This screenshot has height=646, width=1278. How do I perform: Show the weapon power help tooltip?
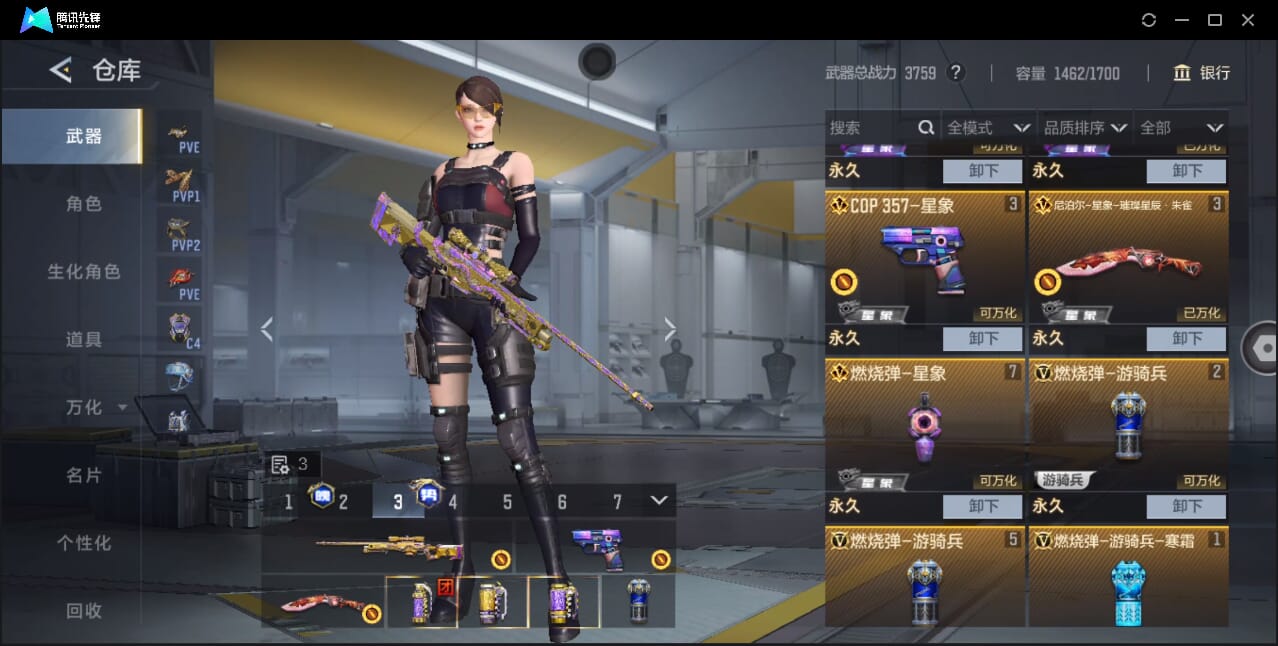click(x=956, y=73)
